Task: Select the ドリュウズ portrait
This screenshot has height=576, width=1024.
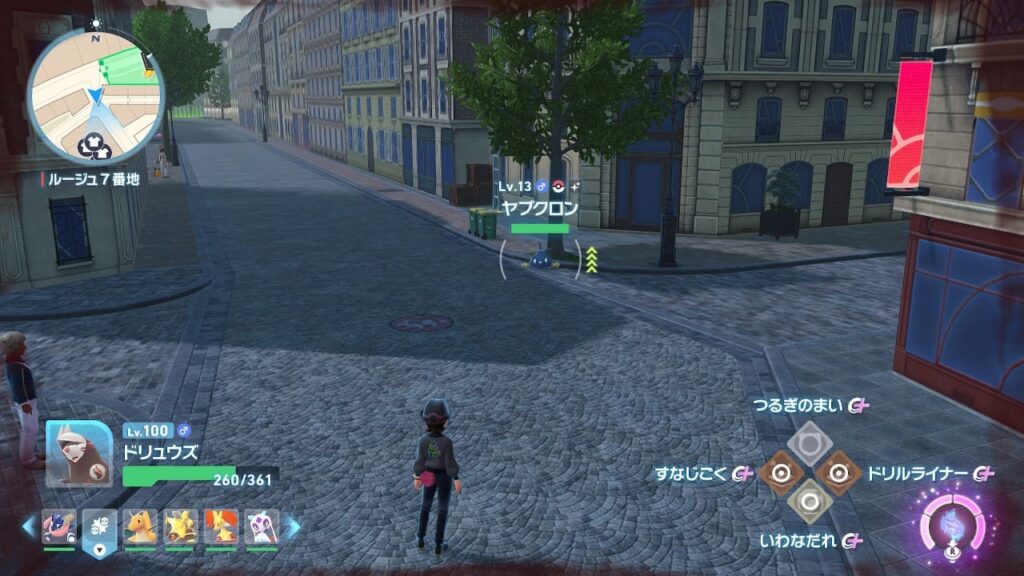Action: [x=78, y=453]
